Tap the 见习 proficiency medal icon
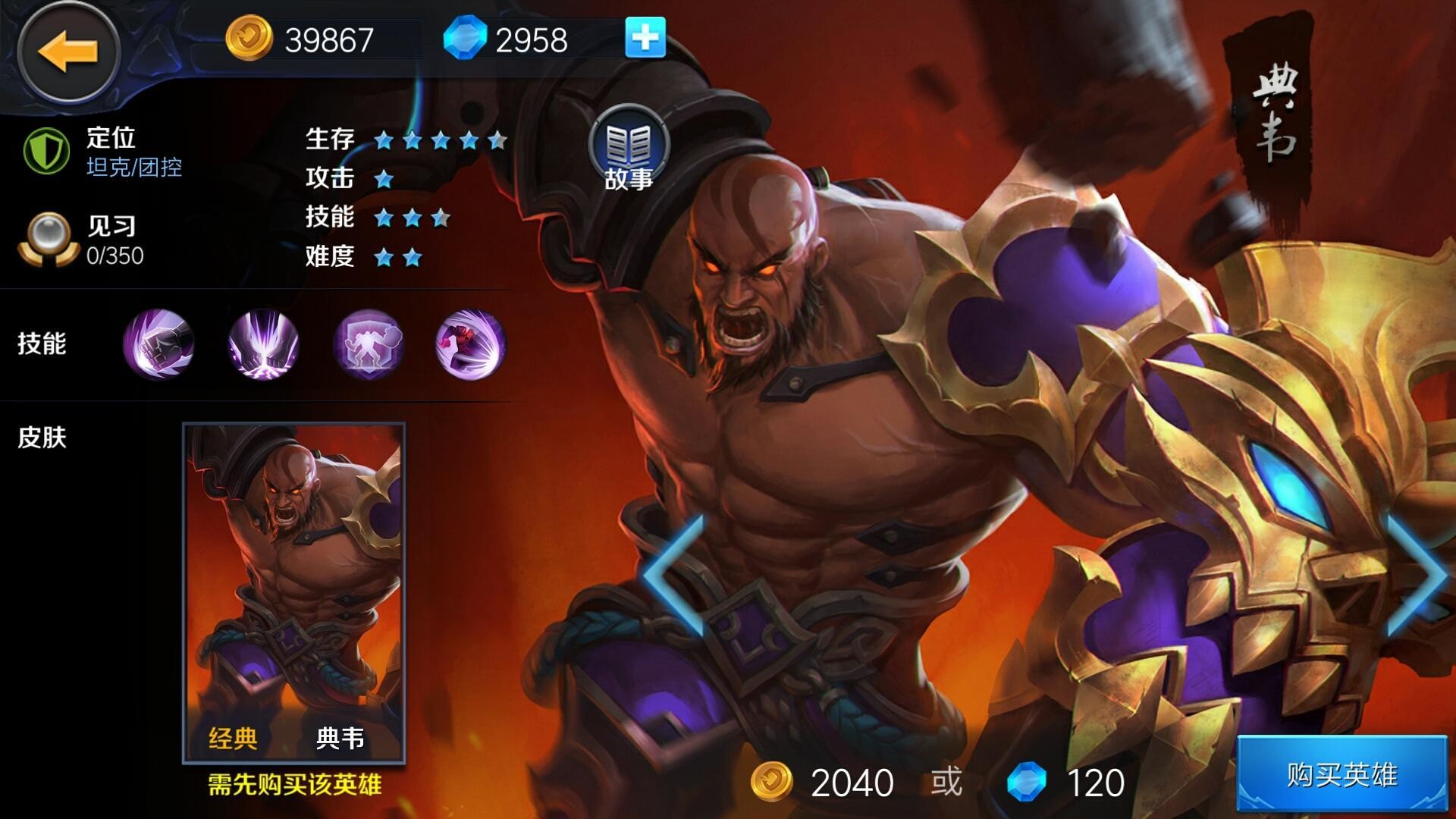Screen dimensions: 1456x819 coord(48,239)
